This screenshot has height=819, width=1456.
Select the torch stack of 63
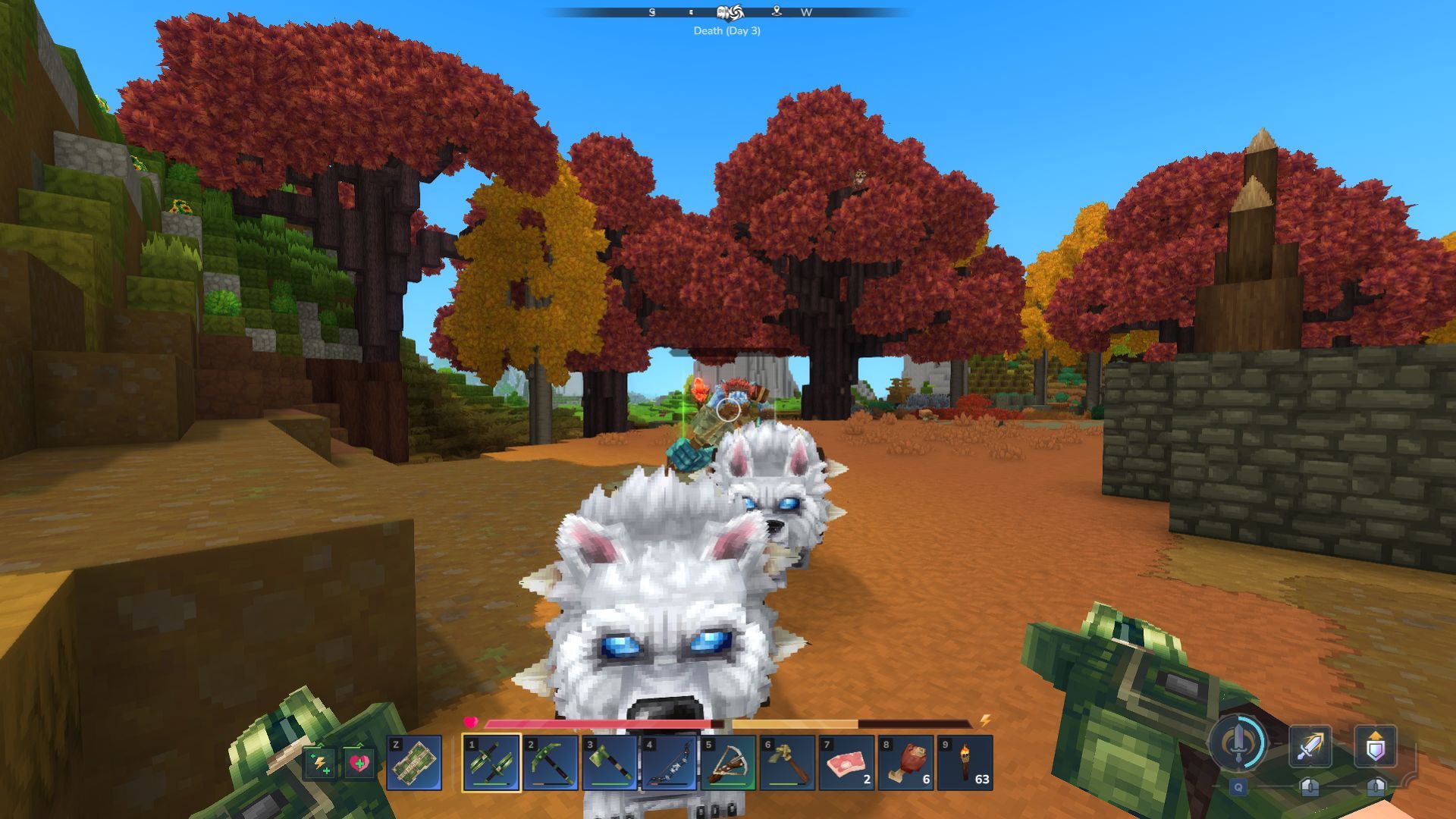[x=965, y=763]
